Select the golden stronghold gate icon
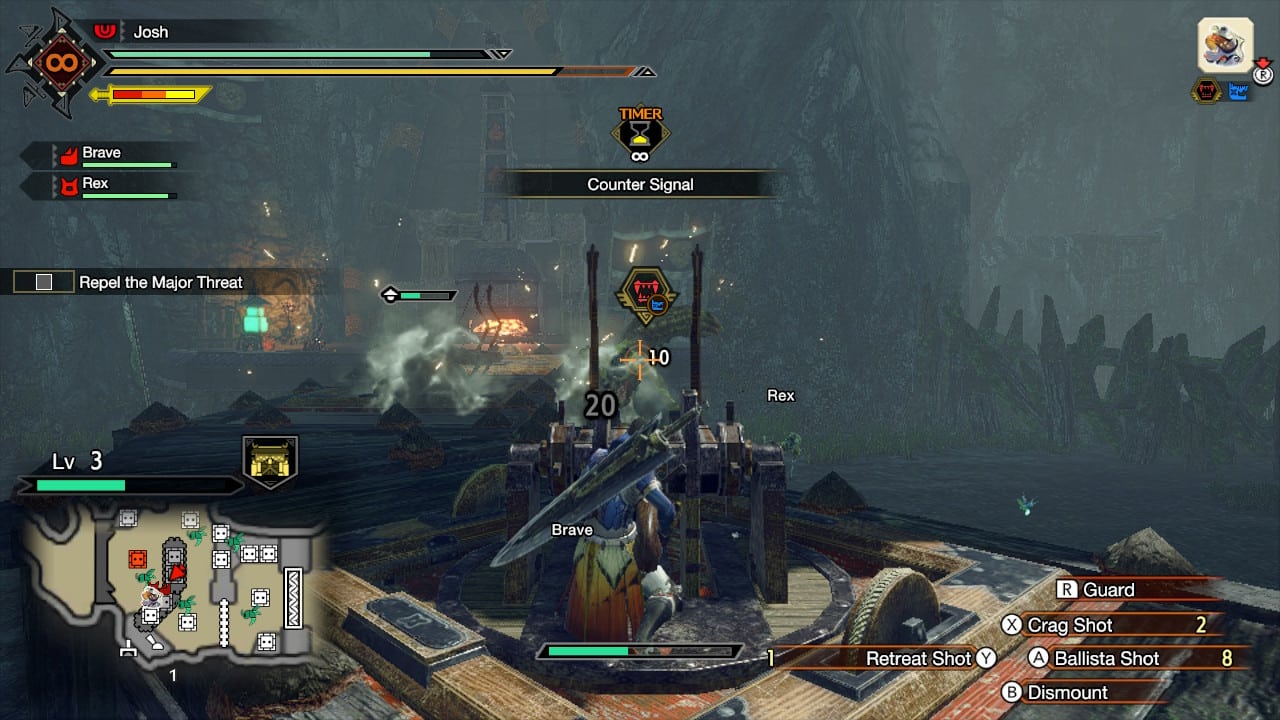 coord(270,462)
